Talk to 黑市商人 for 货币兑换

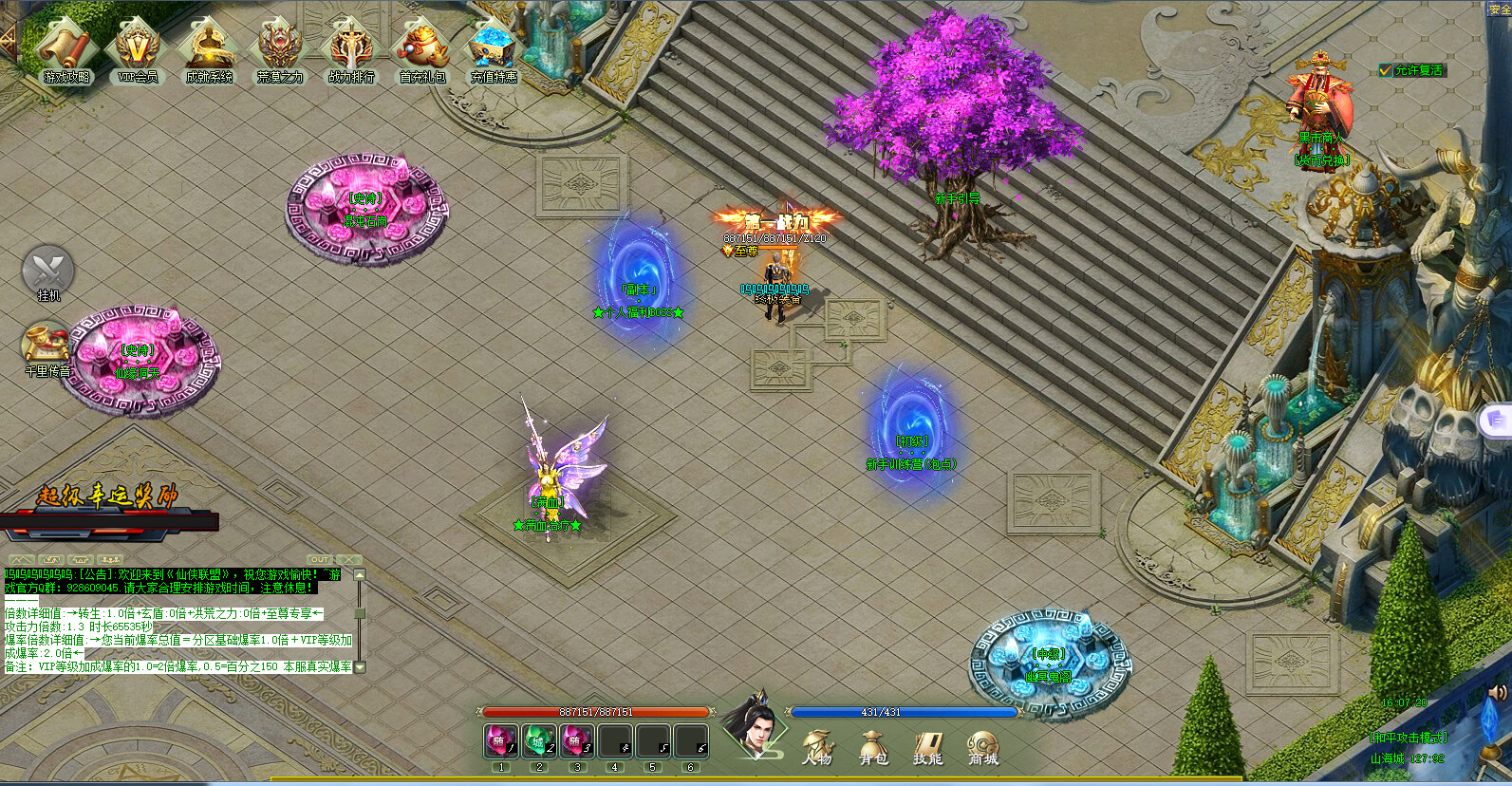click(1321, 100)
